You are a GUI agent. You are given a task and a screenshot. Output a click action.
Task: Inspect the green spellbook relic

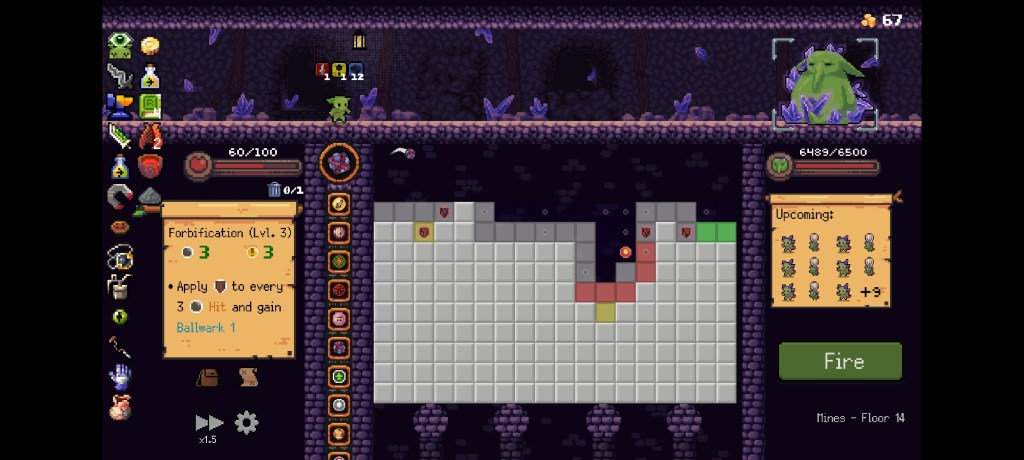tap(150, 105)
